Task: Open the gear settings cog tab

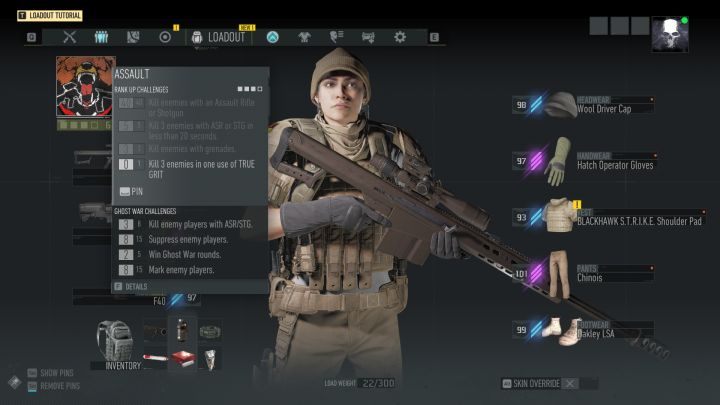Action: point(400,37)
